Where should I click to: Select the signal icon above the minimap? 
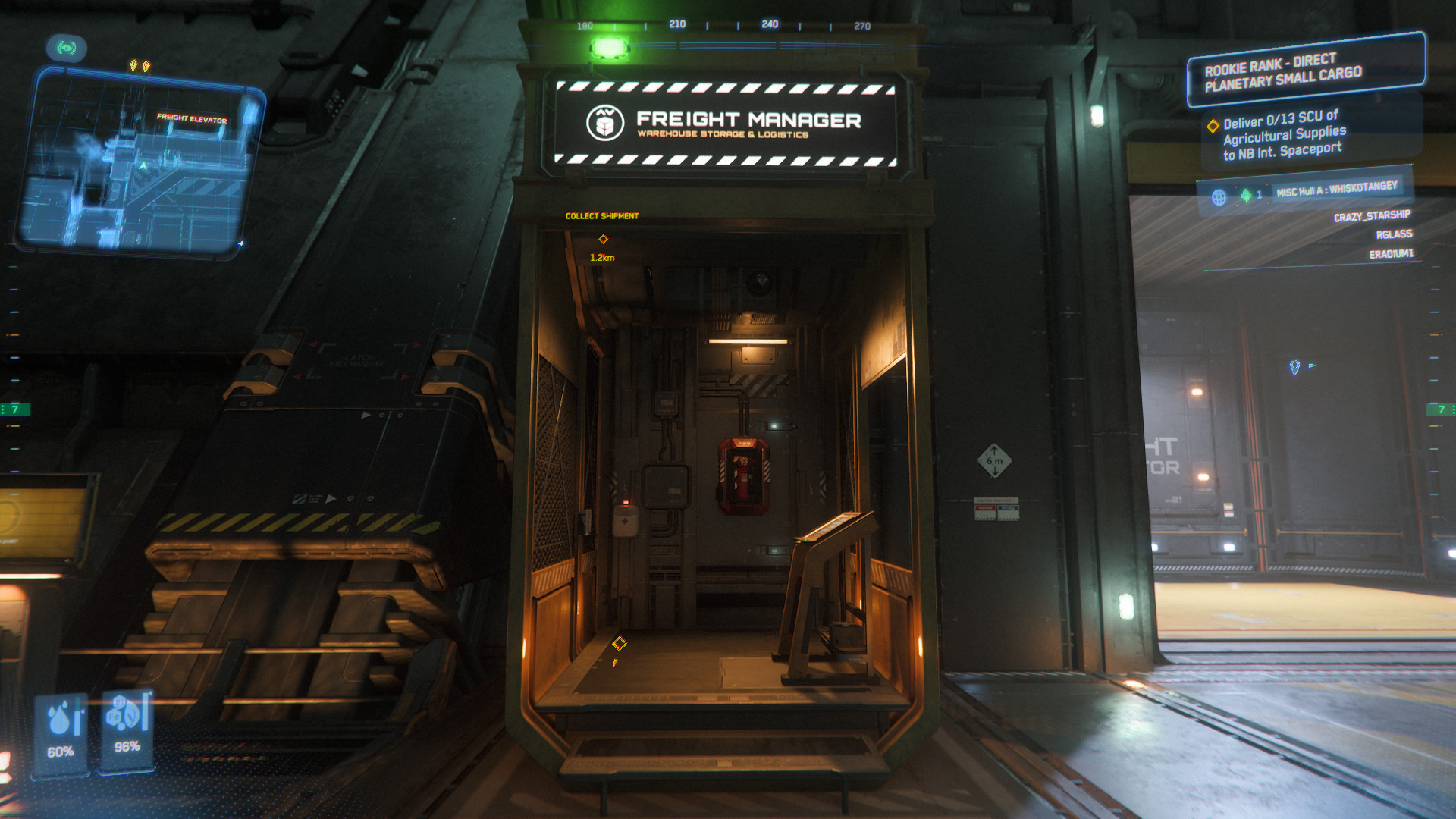pyautogui.click(x=67, y=49)
